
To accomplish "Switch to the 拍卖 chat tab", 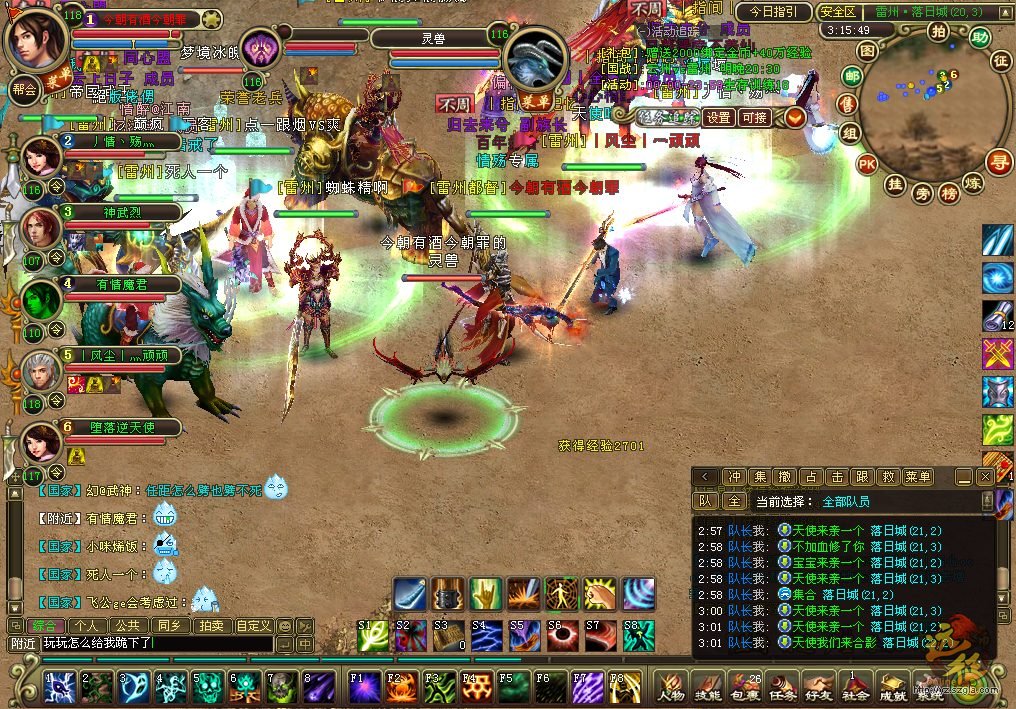I will tap(211, 626).
